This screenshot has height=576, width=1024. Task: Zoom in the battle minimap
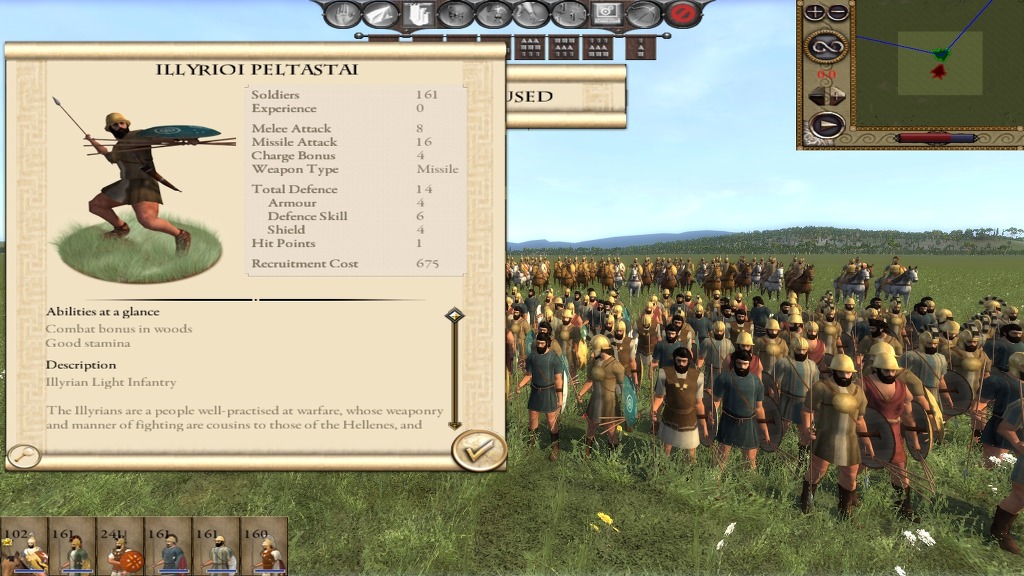point(815,13)
